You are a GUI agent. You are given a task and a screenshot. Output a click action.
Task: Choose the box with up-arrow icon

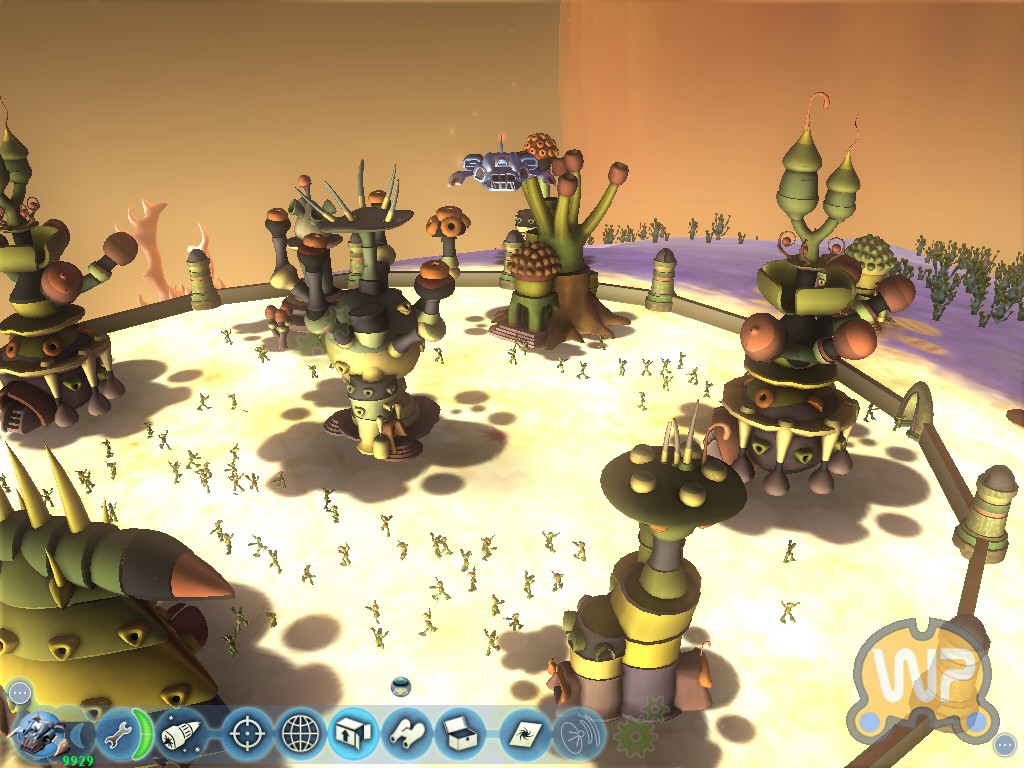pos(353,735)
